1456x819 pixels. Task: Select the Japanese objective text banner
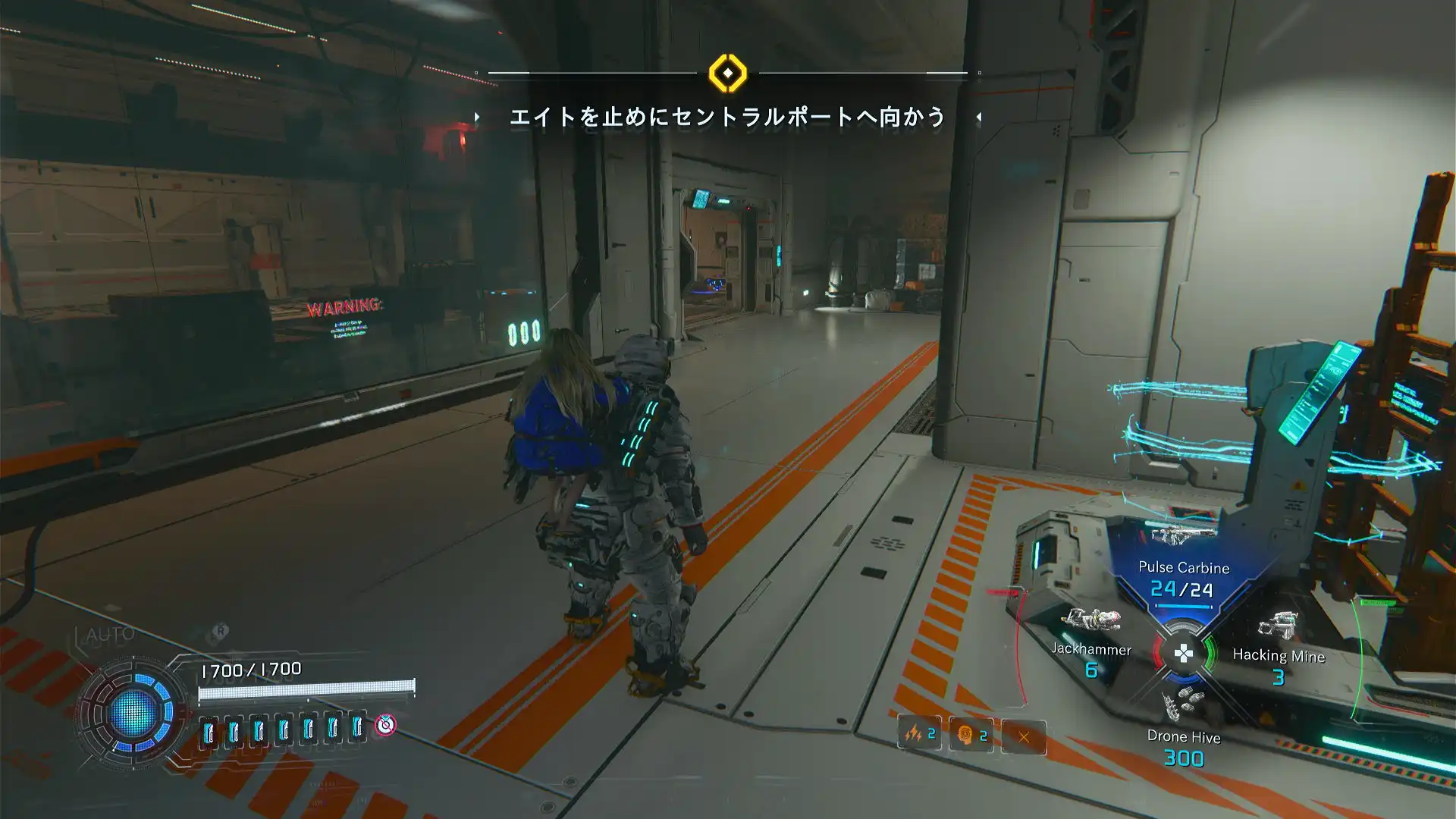pyautogui.click(x=727, y=118)
